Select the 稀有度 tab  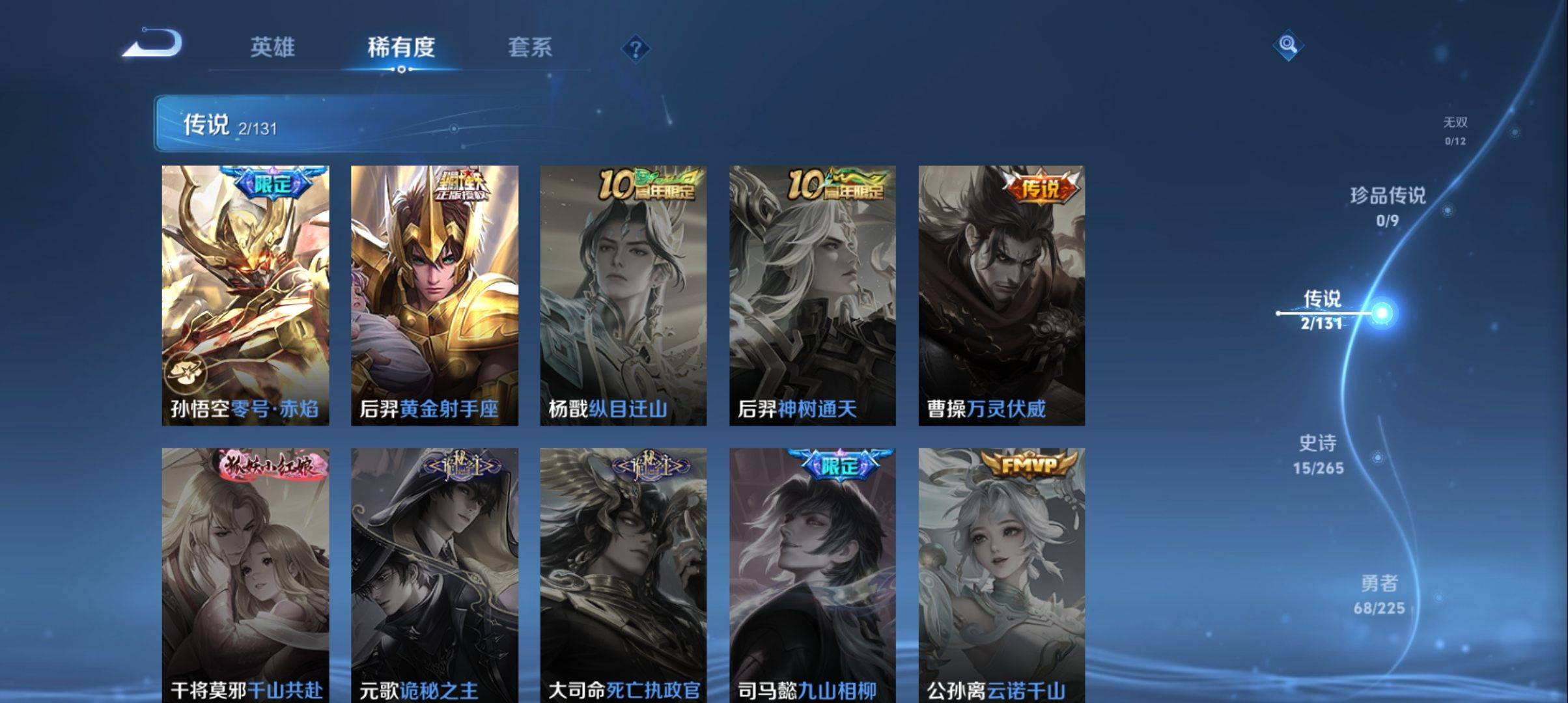click(x=401, y=47)
